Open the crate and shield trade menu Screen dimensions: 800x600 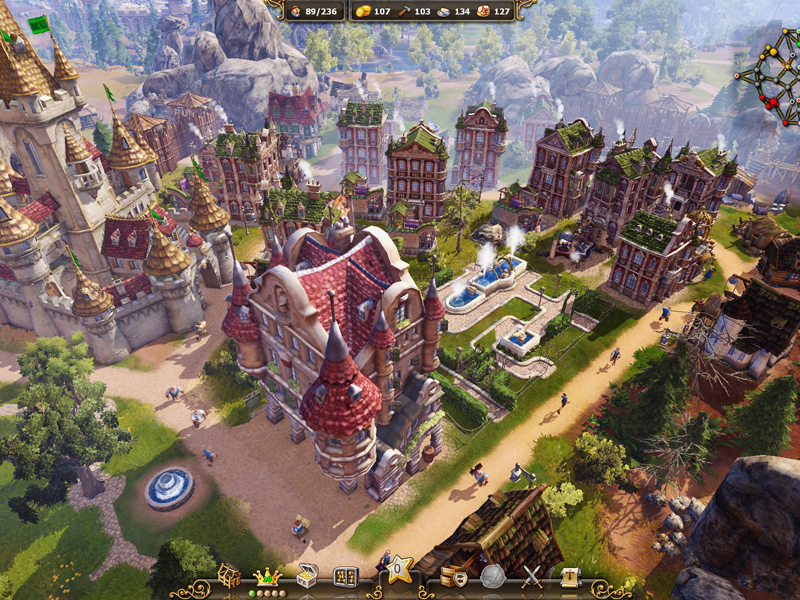tap(453, 576)
